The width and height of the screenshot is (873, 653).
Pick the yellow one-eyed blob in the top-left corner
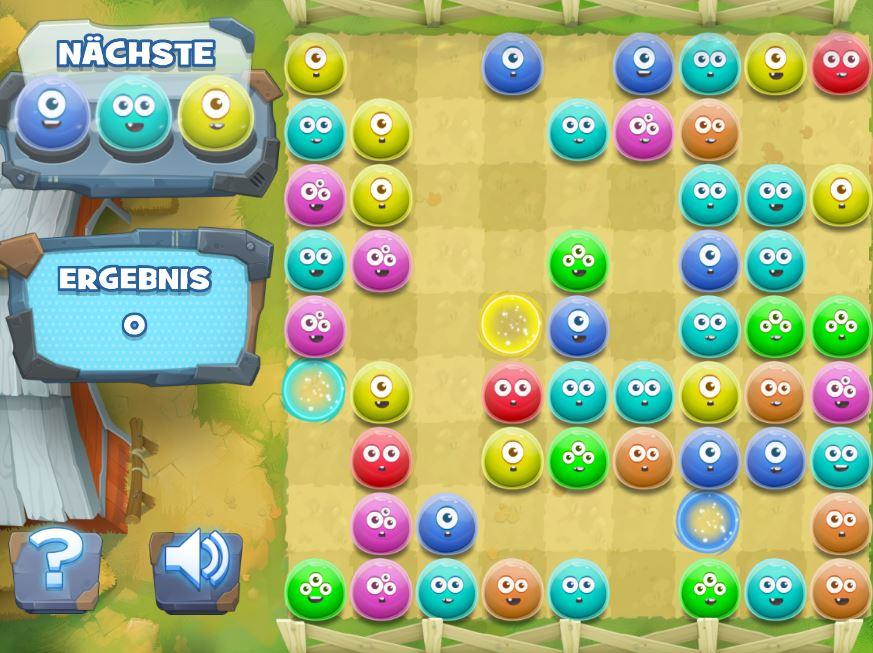pyautogui.click(x=315, y=64)
